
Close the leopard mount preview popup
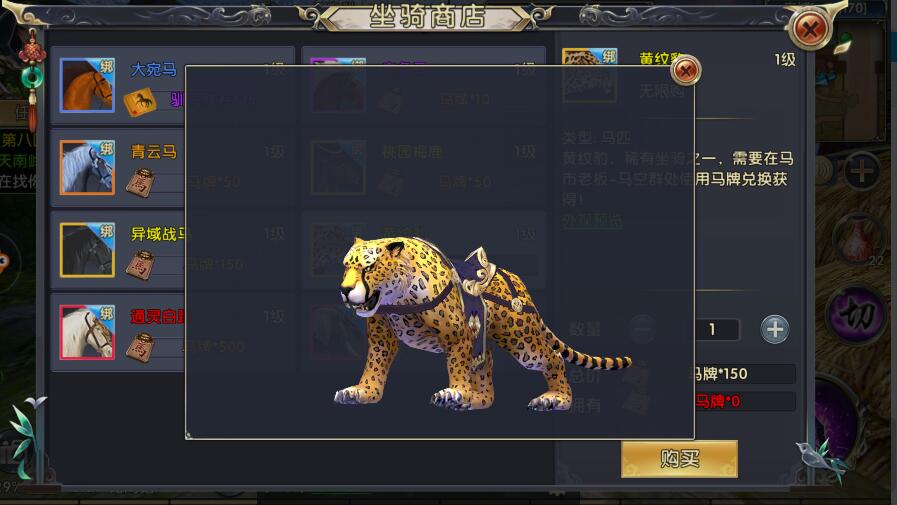685,71
